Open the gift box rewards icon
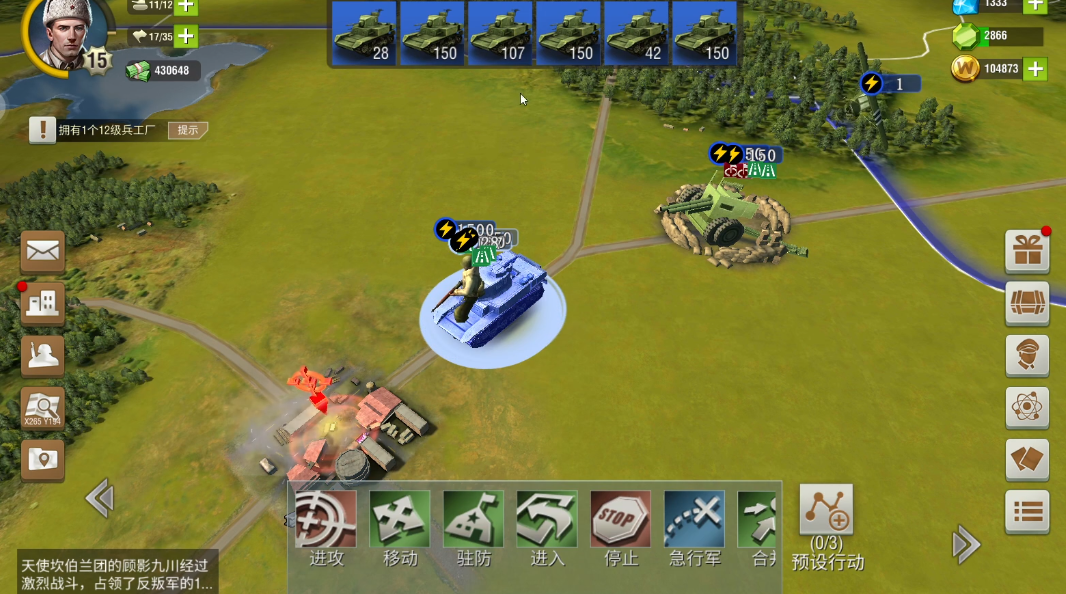 point(1027,252)
